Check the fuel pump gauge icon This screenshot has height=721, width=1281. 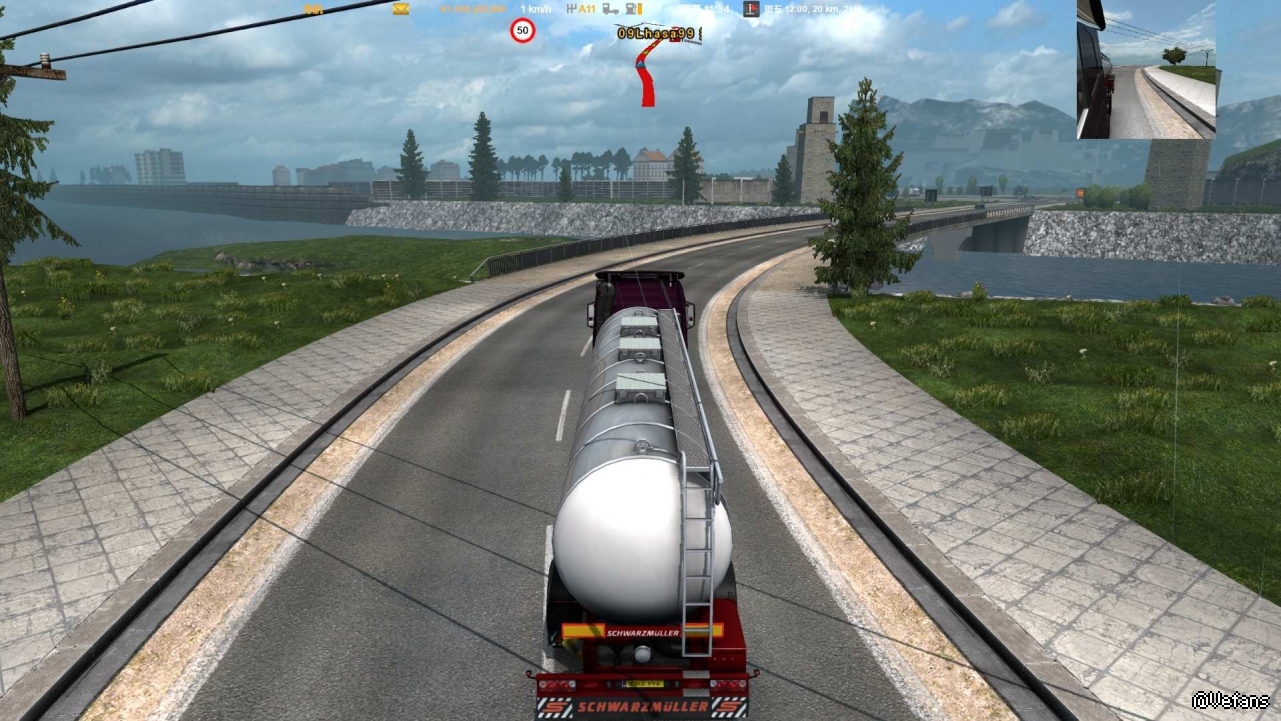point(633,9)
